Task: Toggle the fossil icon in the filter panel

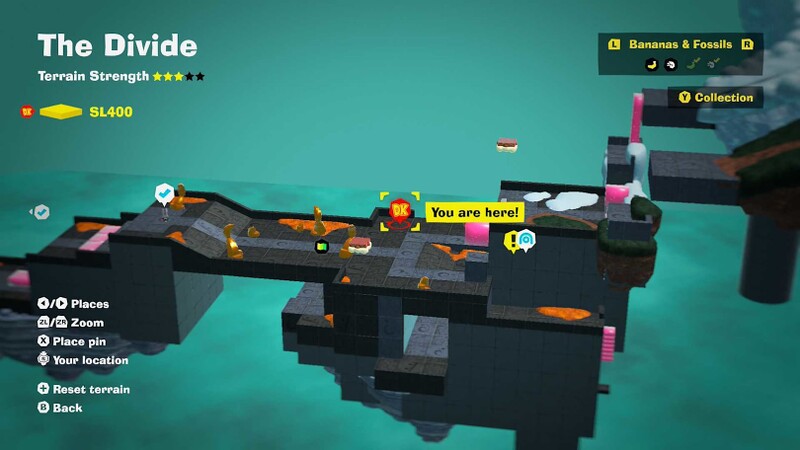Action: tap(669, 65)
